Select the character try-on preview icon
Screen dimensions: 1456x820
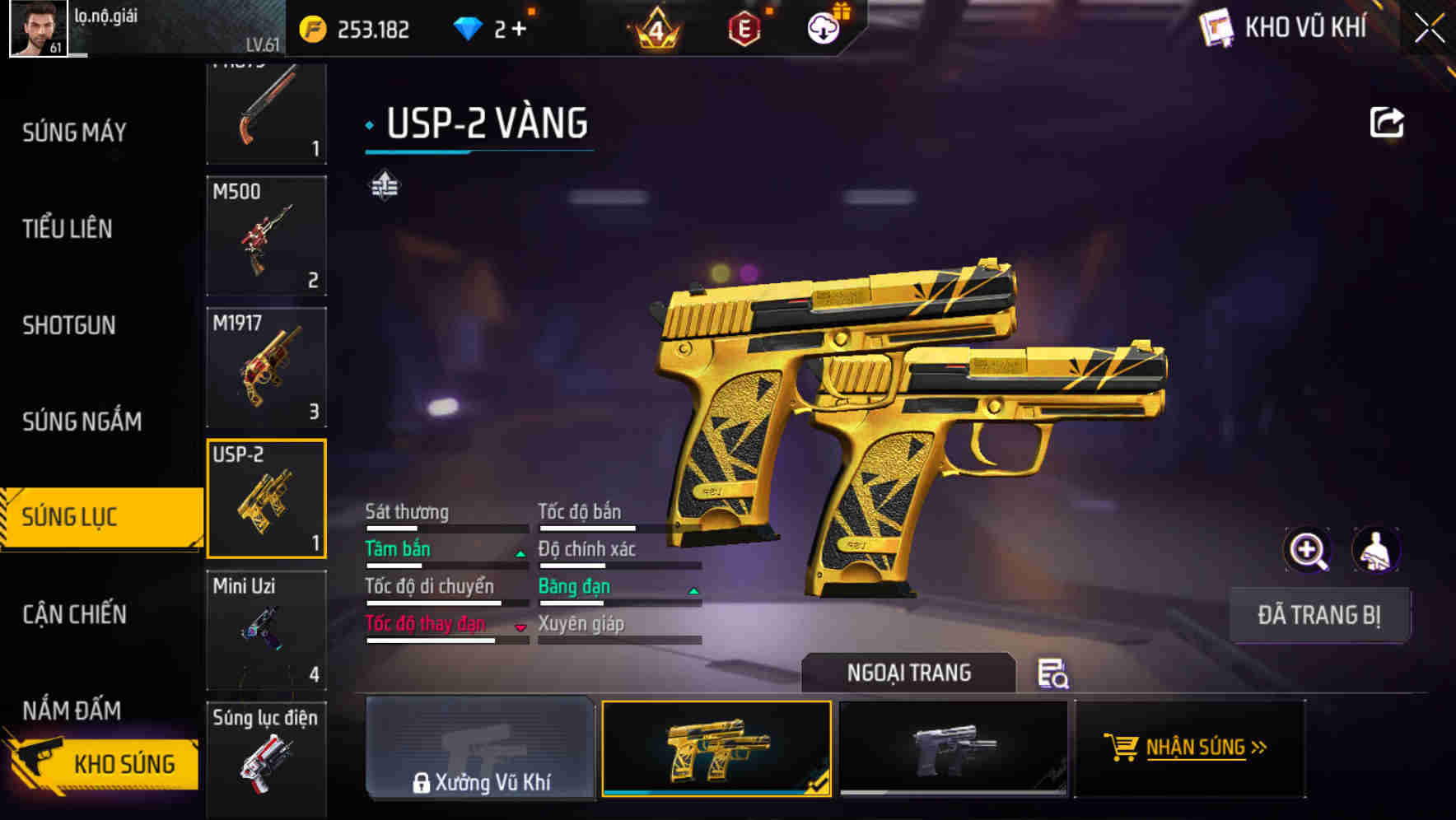click(x=1376, y=550)
